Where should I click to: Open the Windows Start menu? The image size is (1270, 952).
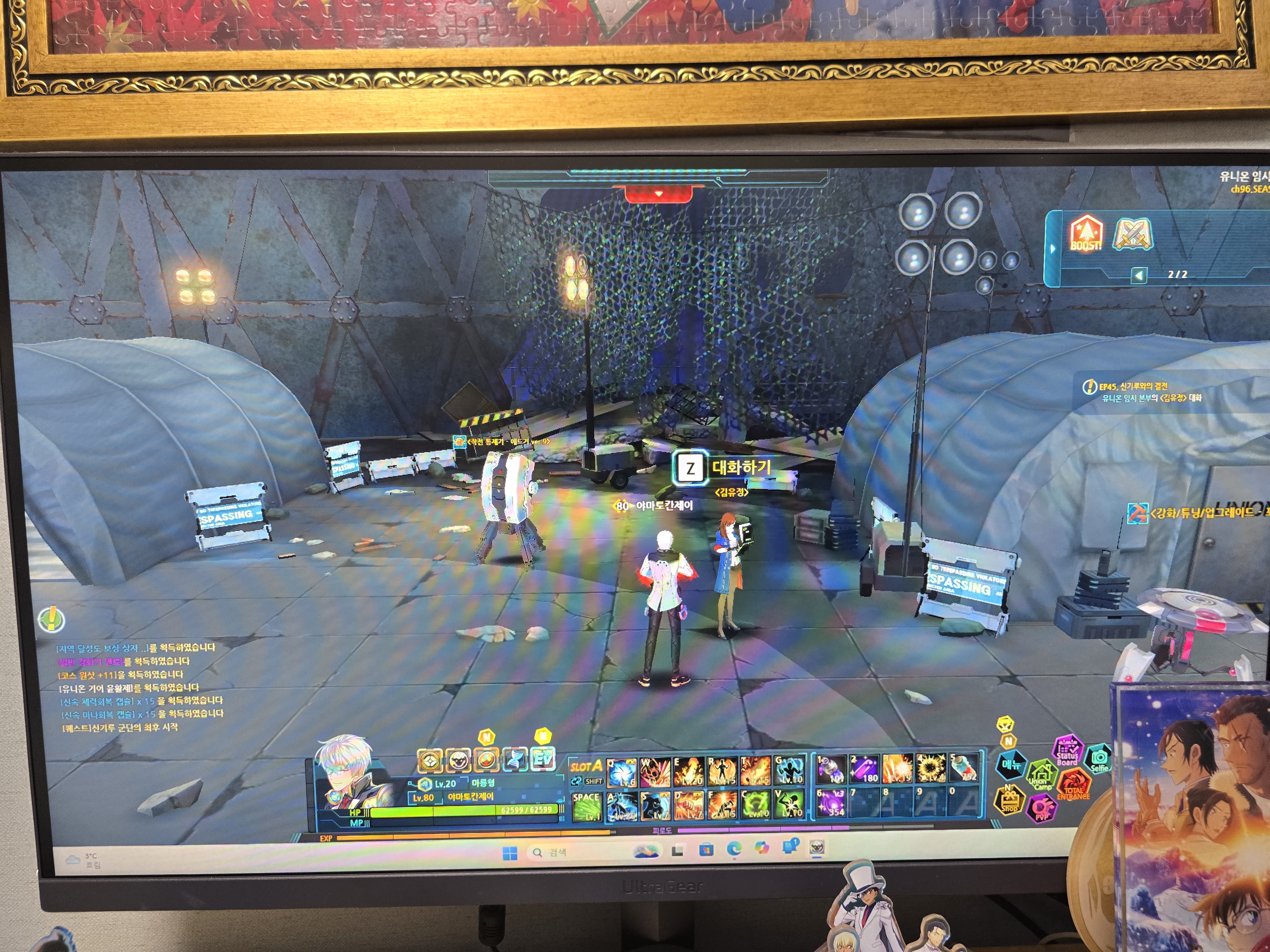(509, 853)
